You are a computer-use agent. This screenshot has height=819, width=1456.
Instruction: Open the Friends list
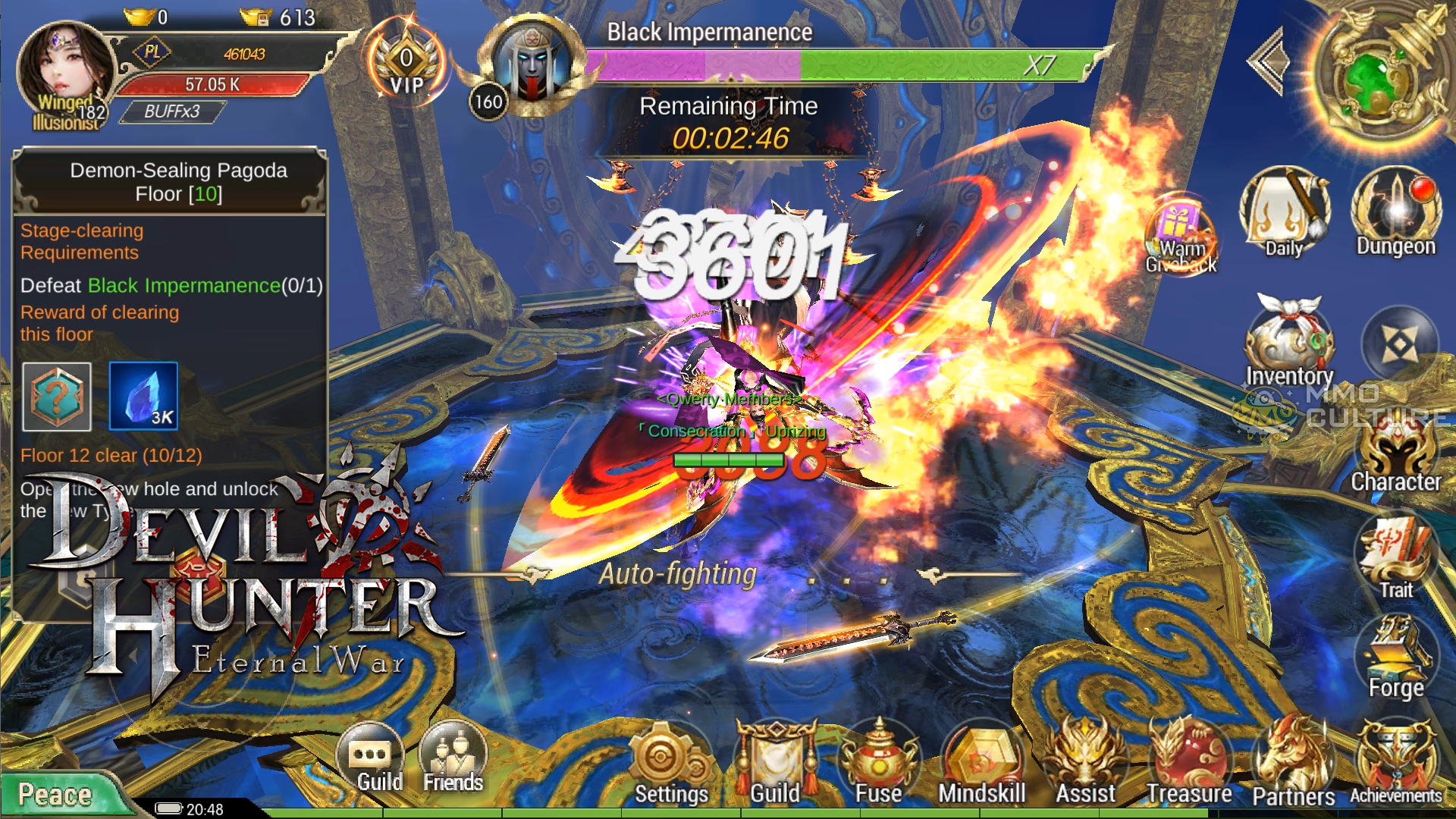click(x=453, y=758)
